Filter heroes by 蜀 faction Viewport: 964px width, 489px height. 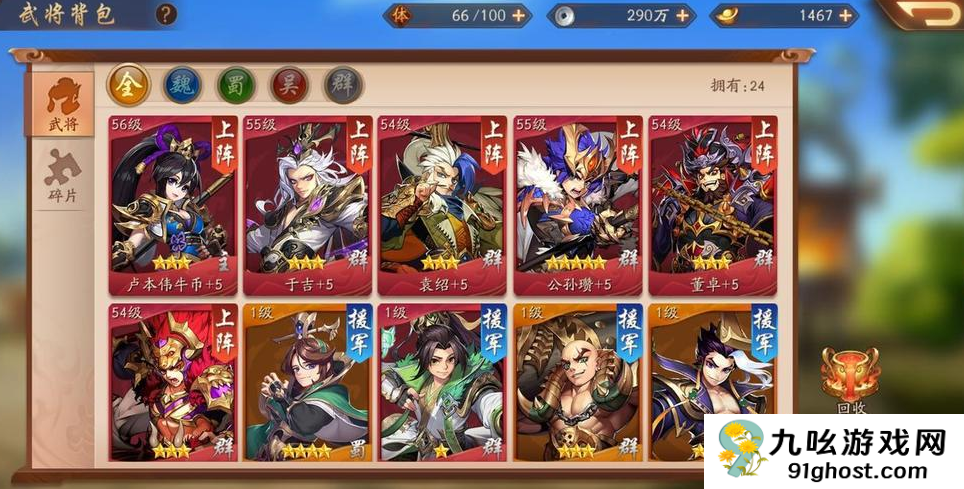point(236,85)
